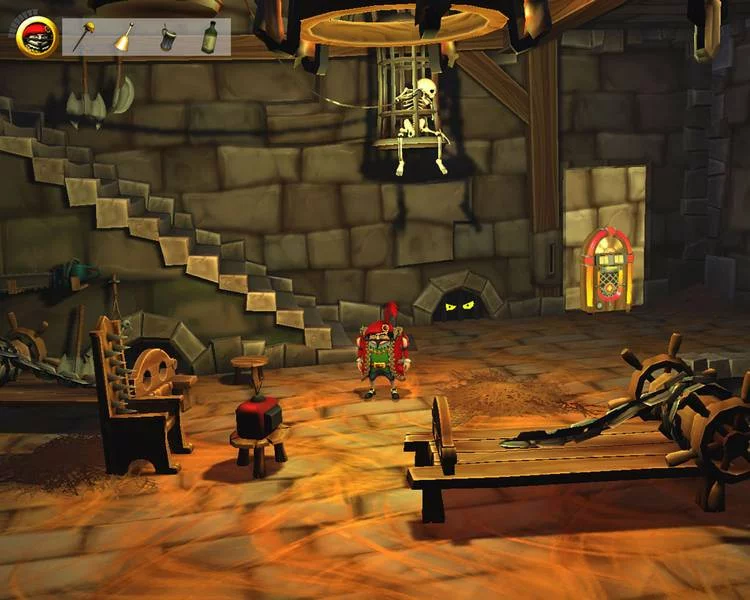
Task: Select the green bottle in the inventory
Action: (x=209, y=37)
